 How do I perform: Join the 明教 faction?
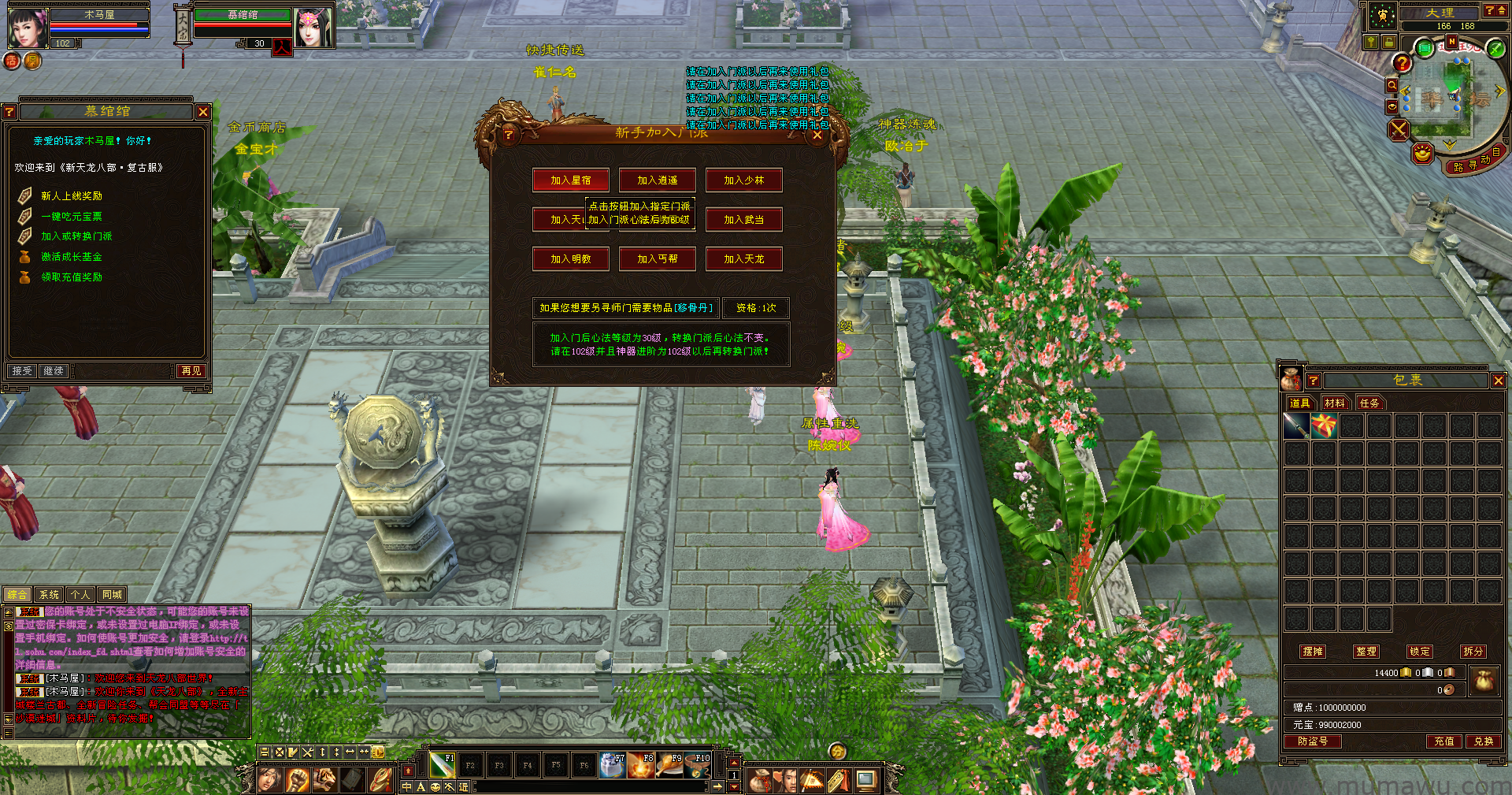(570, 259)
